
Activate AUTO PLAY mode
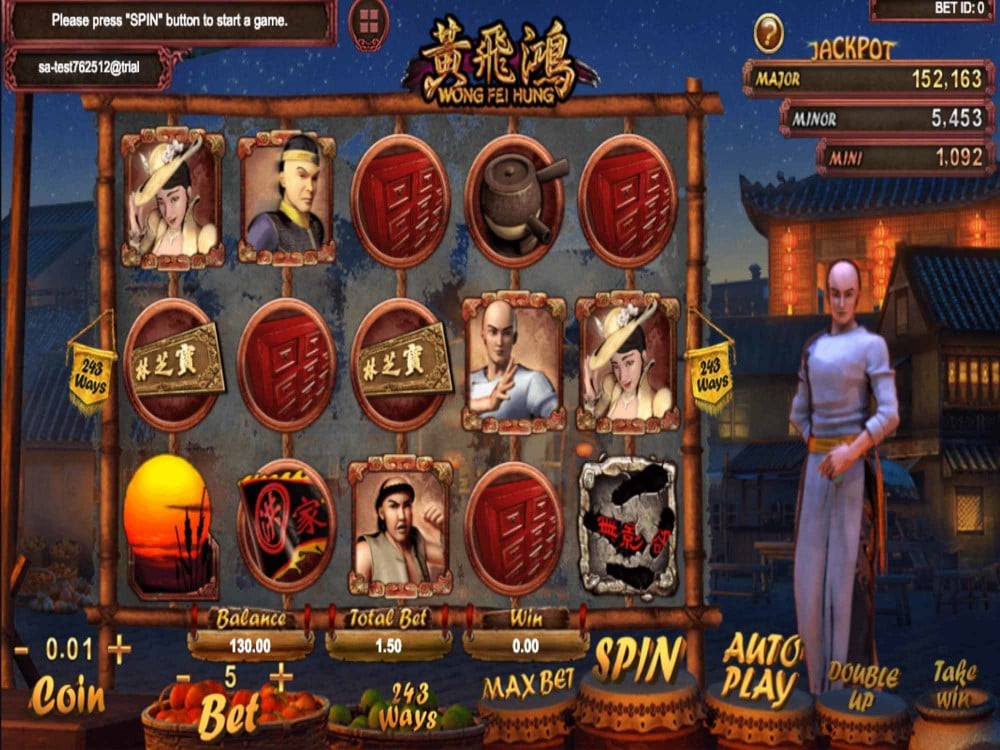[x=763, y=670]
